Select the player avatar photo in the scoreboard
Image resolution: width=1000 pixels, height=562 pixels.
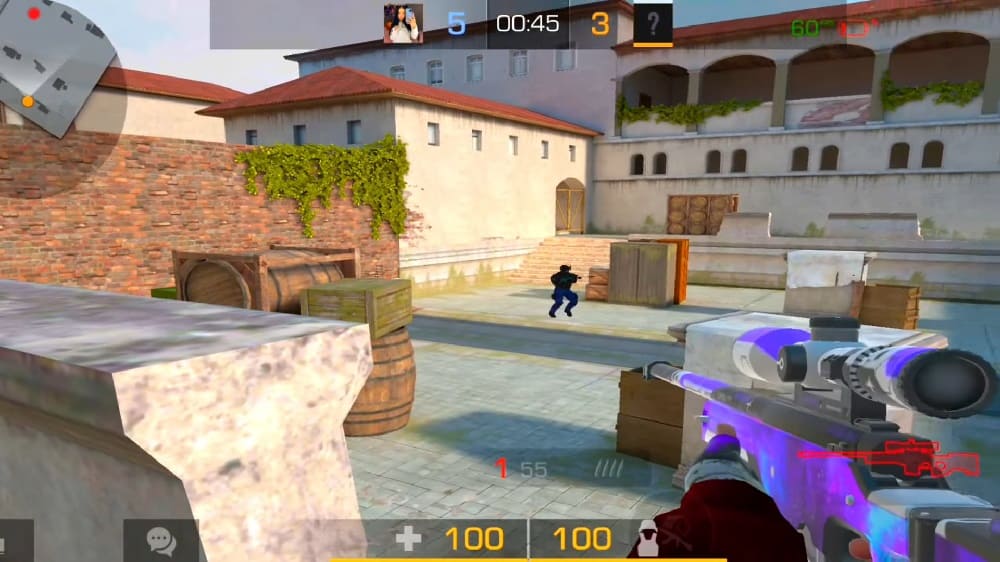(403, 24)
